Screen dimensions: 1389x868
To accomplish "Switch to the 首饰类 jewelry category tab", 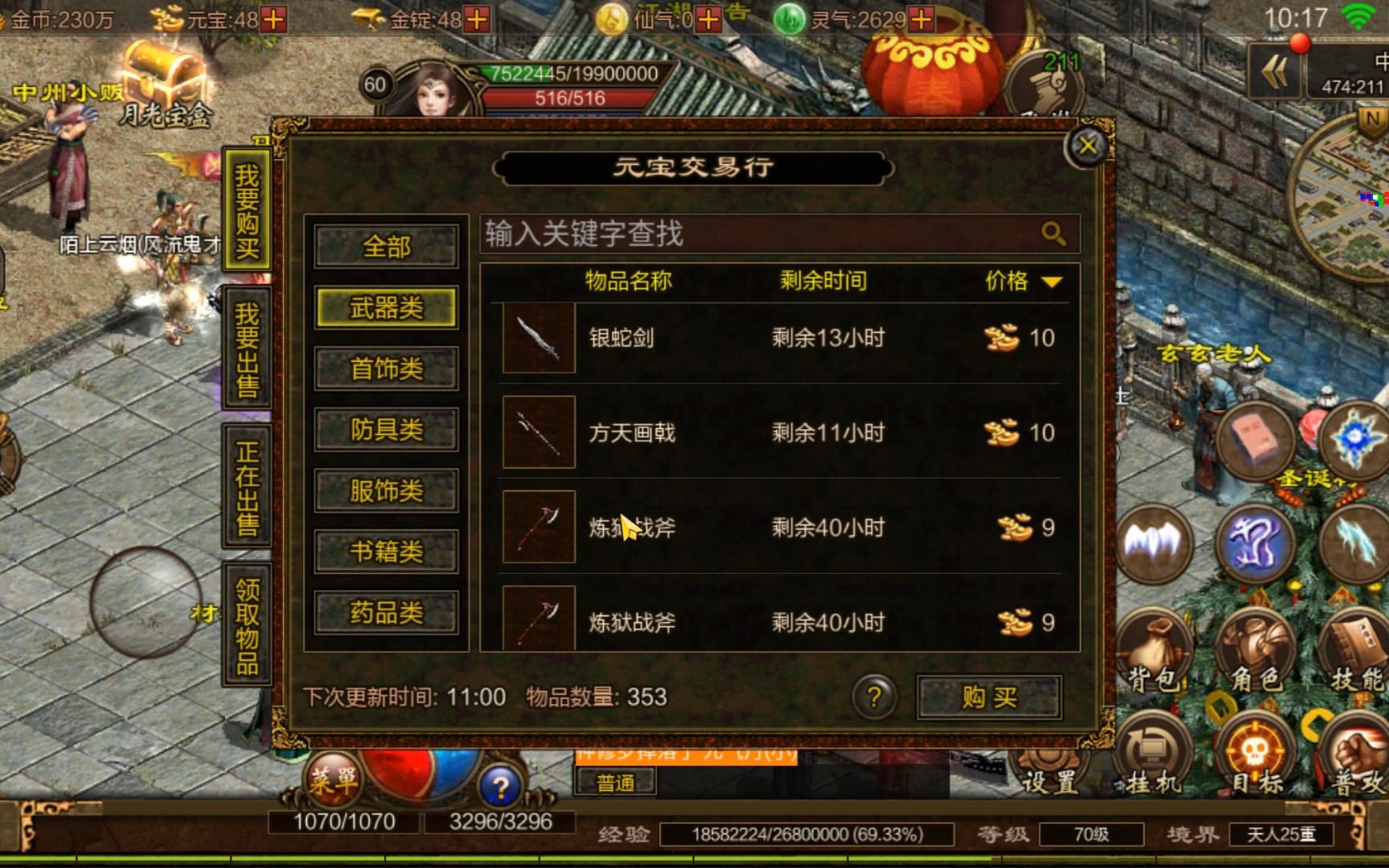I will (x=386, y=369).
